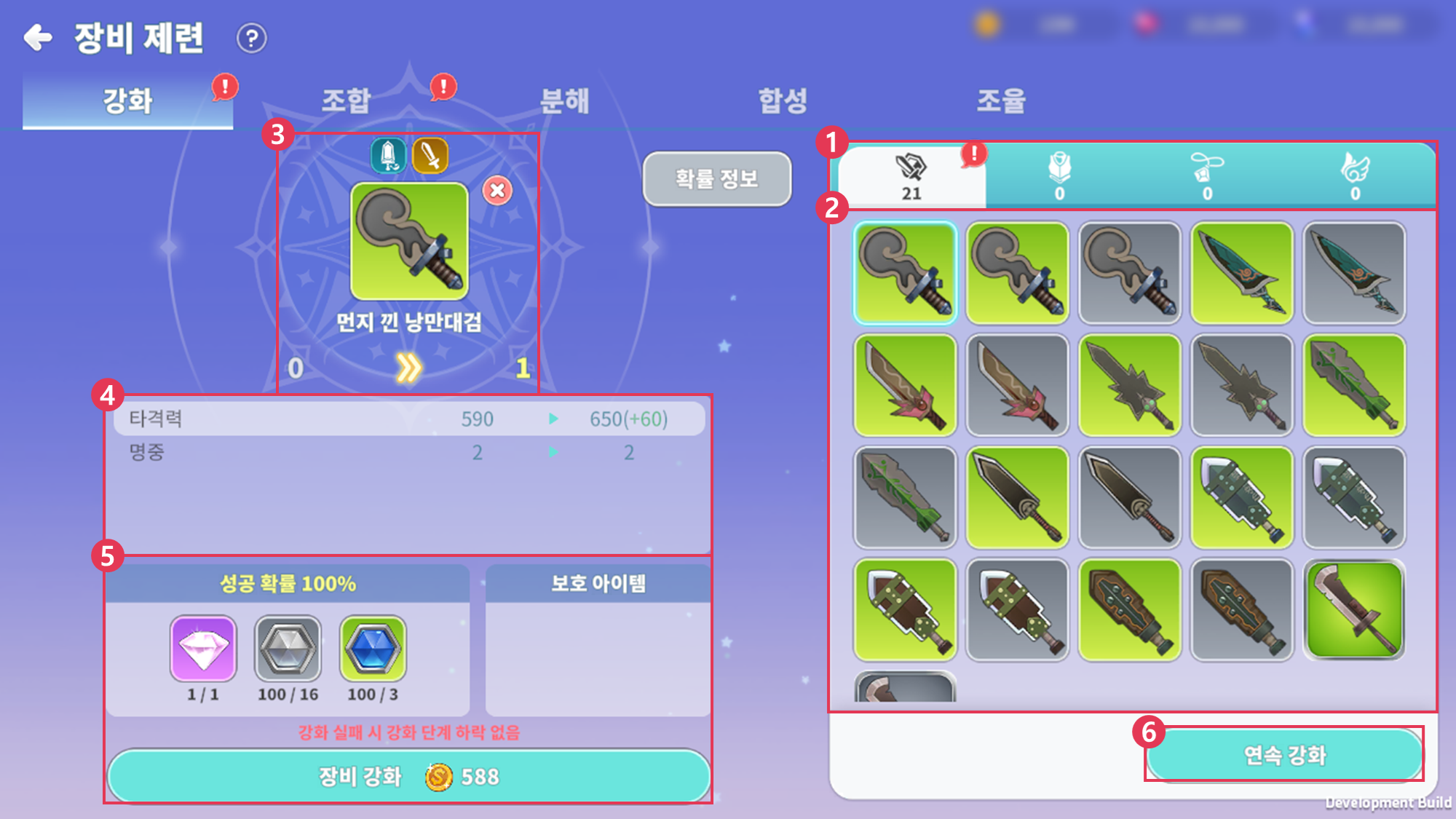Switch to the 강화 tab

click(x=128, y=100)
